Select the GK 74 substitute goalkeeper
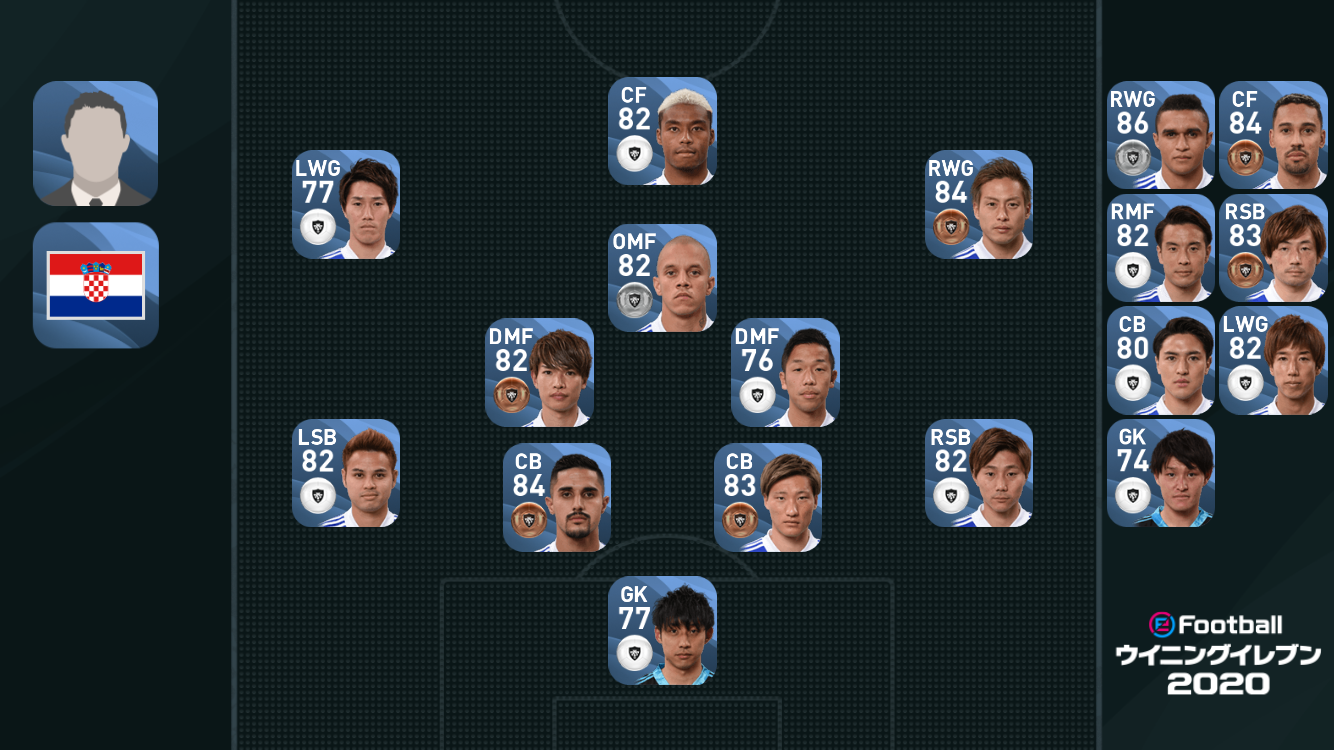Image resolution: width=1334 pixels, height=750 pixels. [1161, 473]
